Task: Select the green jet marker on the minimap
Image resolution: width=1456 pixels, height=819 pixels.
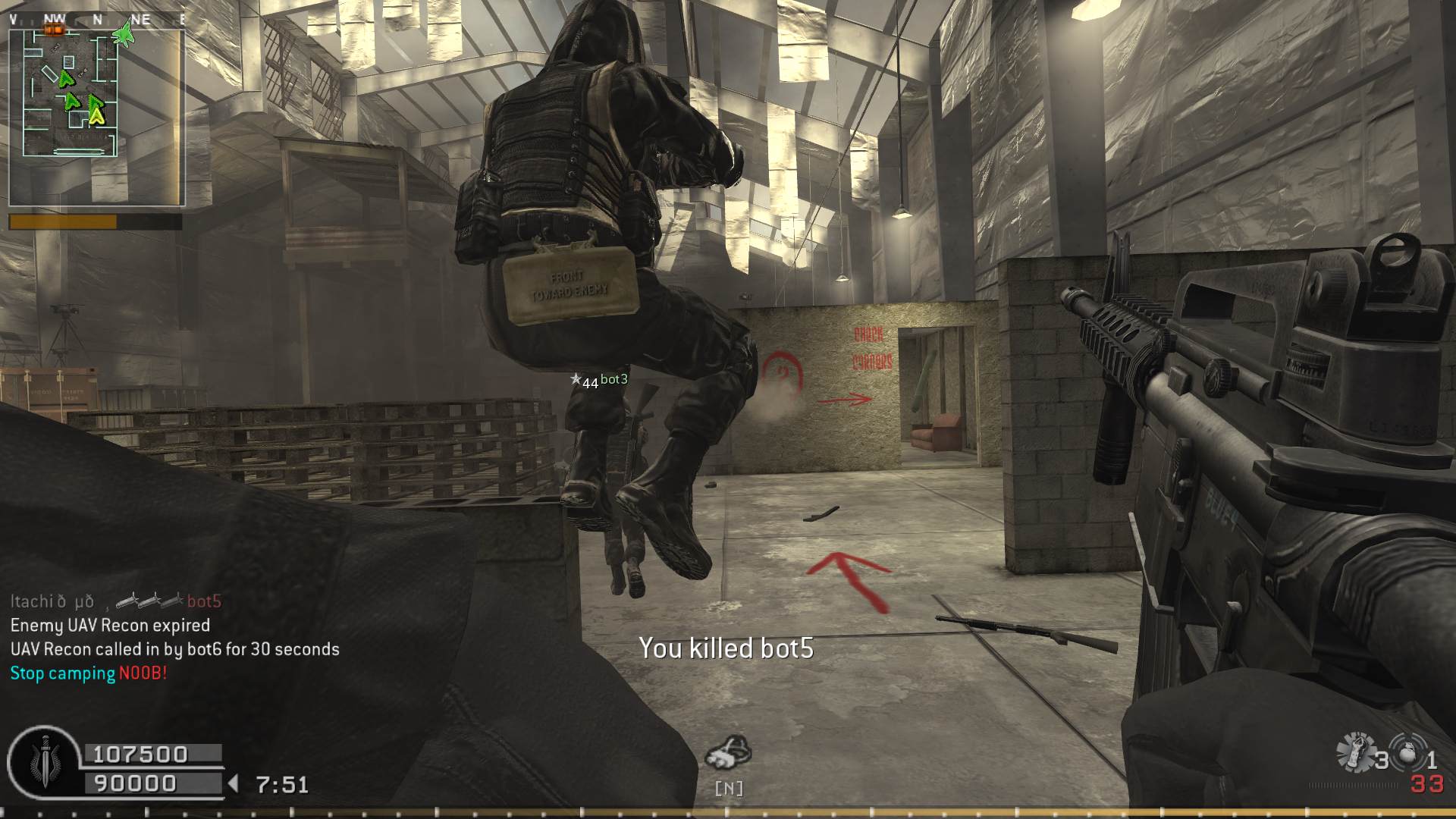Action: 123,34
